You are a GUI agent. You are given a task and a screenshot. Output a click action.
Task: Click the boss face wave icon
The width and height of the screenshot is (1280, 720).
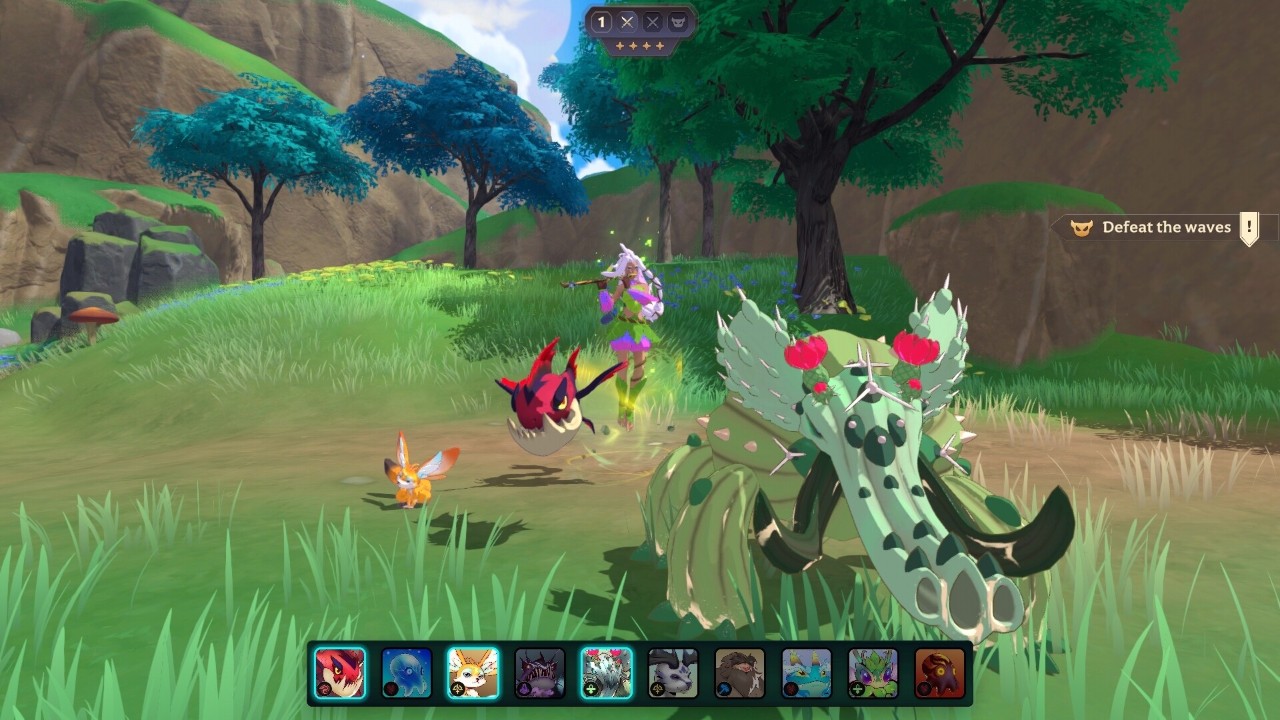tap(679, 22)
